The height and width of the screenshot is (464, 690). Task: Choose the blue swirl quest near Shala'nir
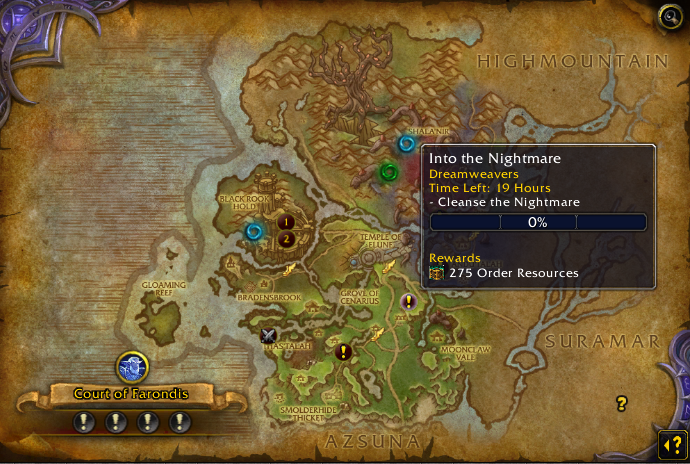point(406,144)
